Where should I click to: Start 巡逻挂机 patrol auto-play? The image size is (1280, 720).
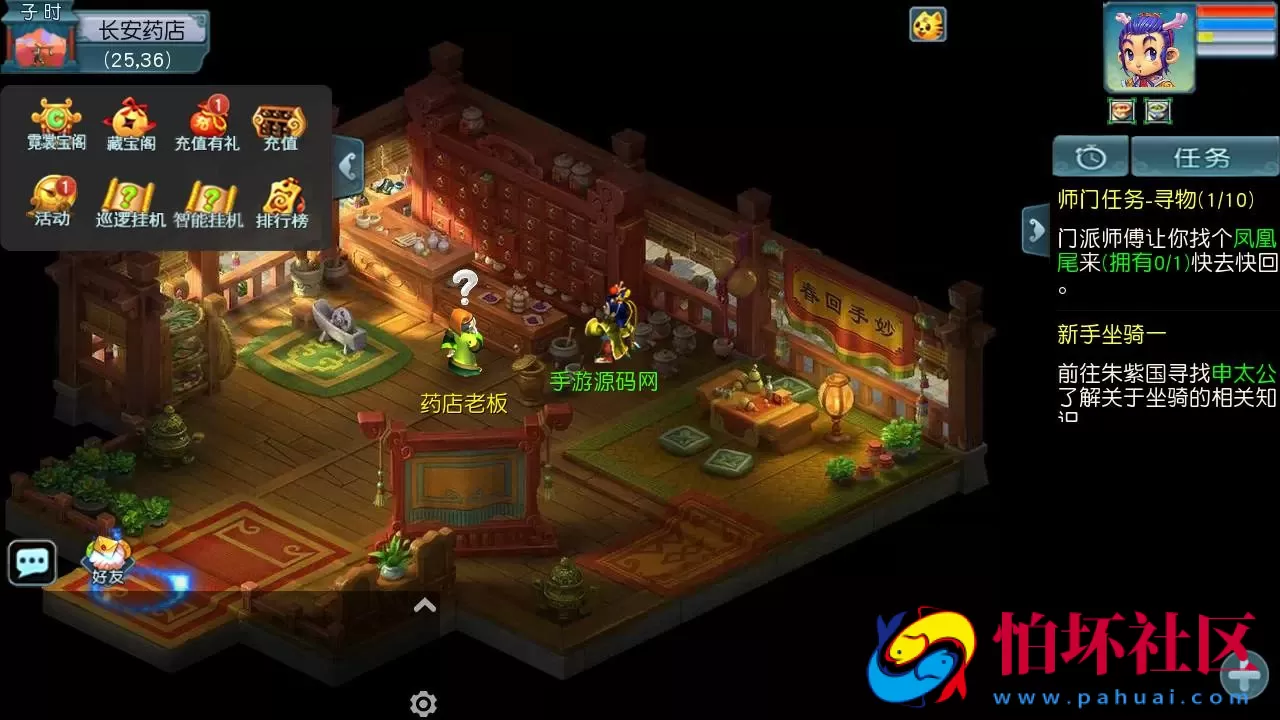pyautogui.click(x=128, y=197)
